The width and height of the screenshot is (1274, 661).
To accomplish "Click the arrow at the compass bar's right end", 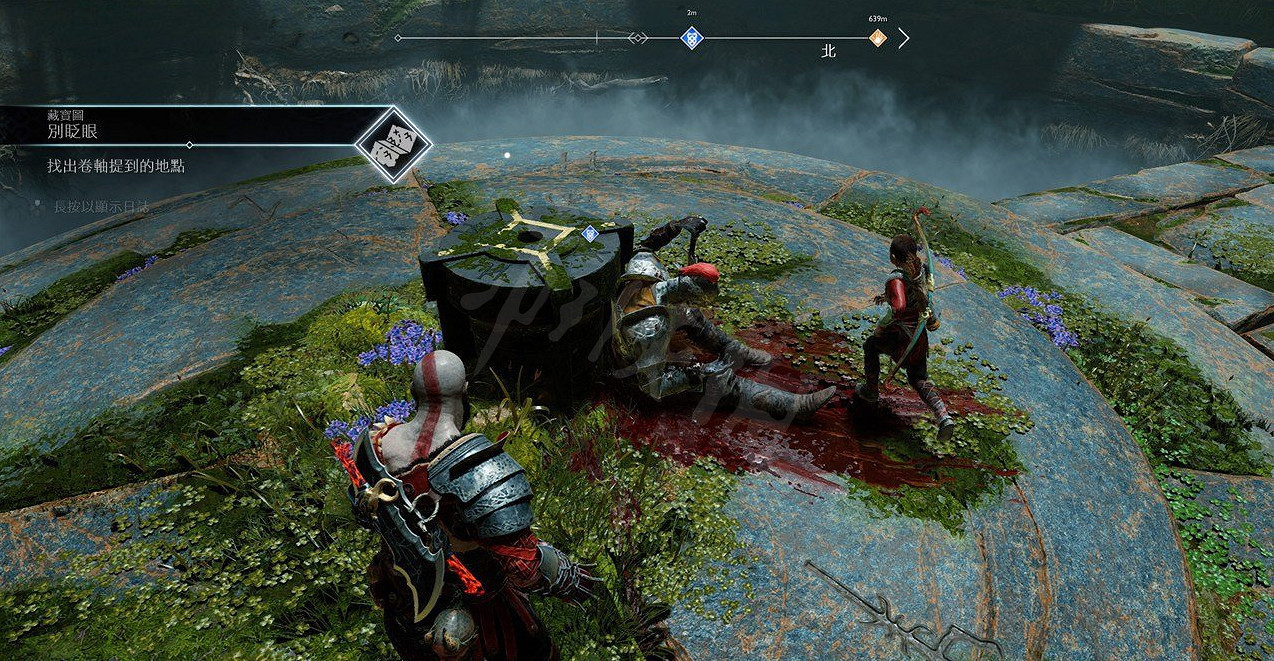I will coord(904,38).
